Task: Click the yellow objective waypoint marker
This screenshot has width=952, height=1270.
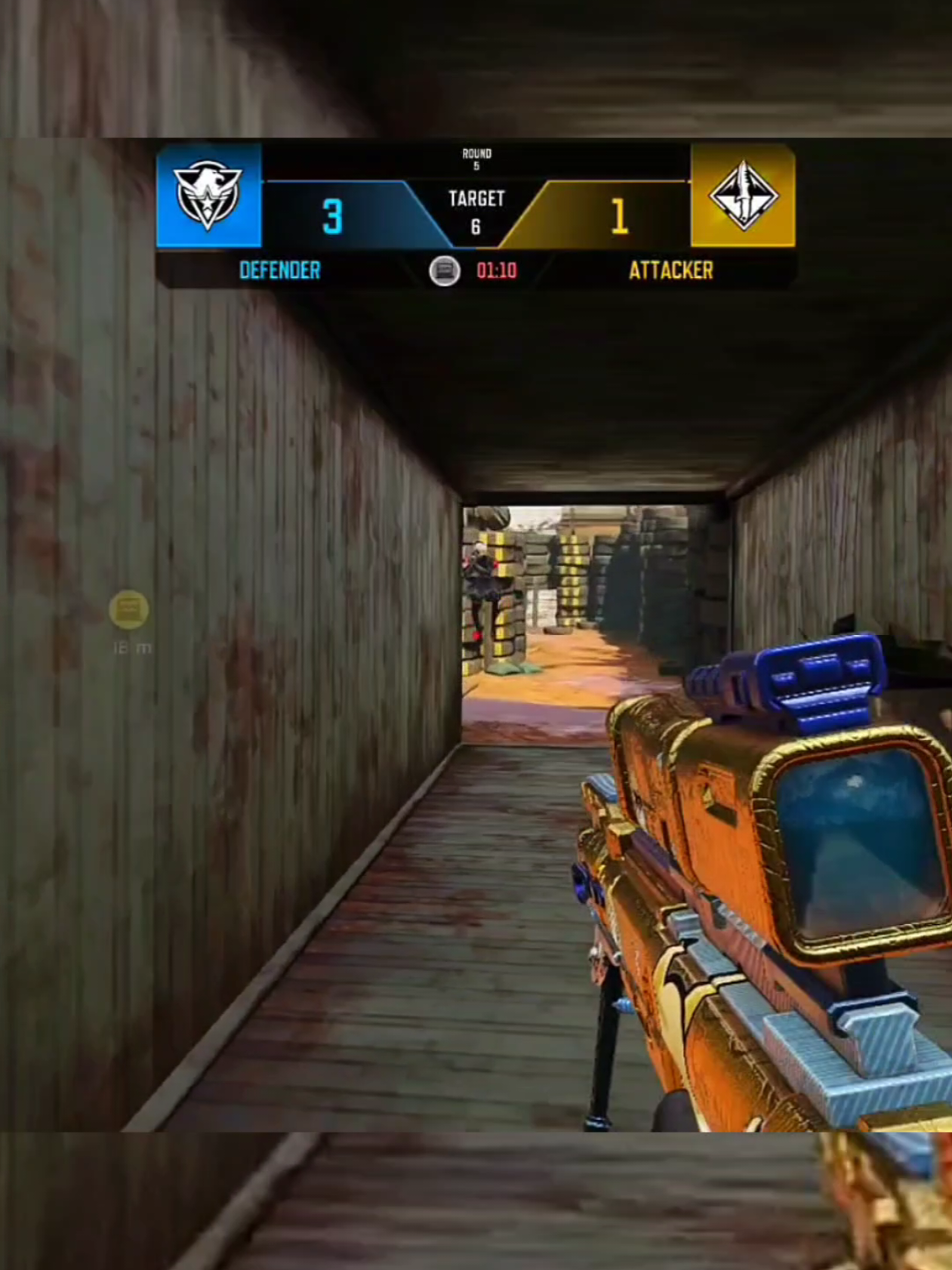Action: point(129,609)
